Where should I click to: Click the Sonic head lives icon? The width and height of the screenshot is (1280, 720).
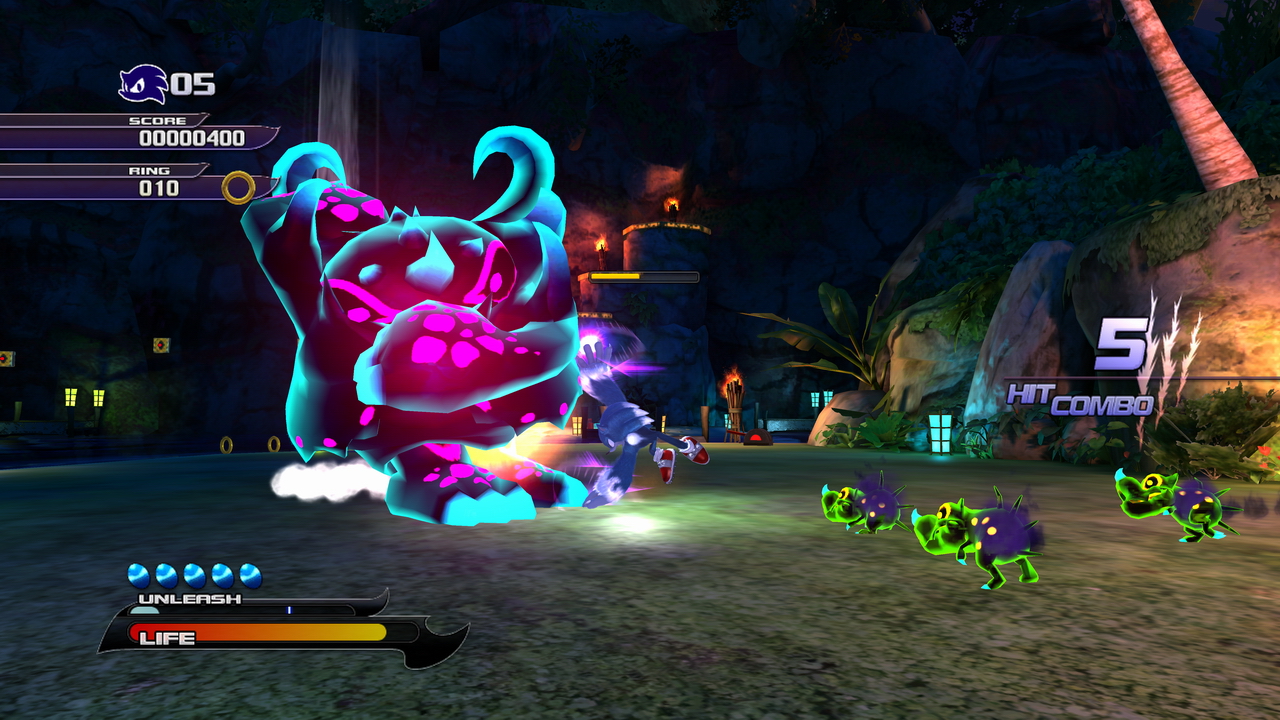click(x=142, y=84)
